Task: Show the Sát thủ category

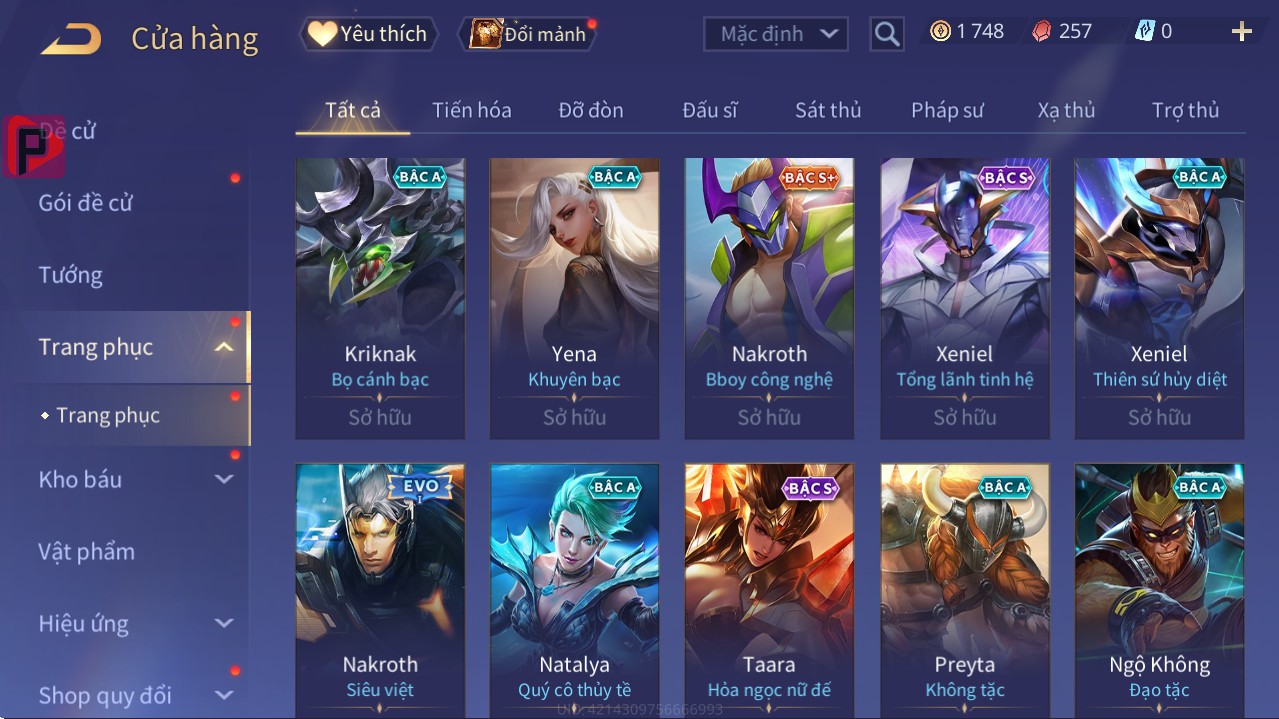Action: 828,110
